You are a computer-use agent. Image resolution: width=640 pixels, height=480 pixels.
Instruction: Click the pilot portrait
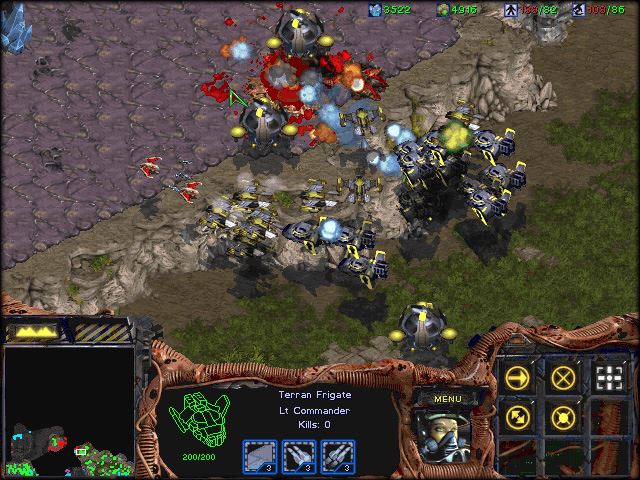(446, 436)
